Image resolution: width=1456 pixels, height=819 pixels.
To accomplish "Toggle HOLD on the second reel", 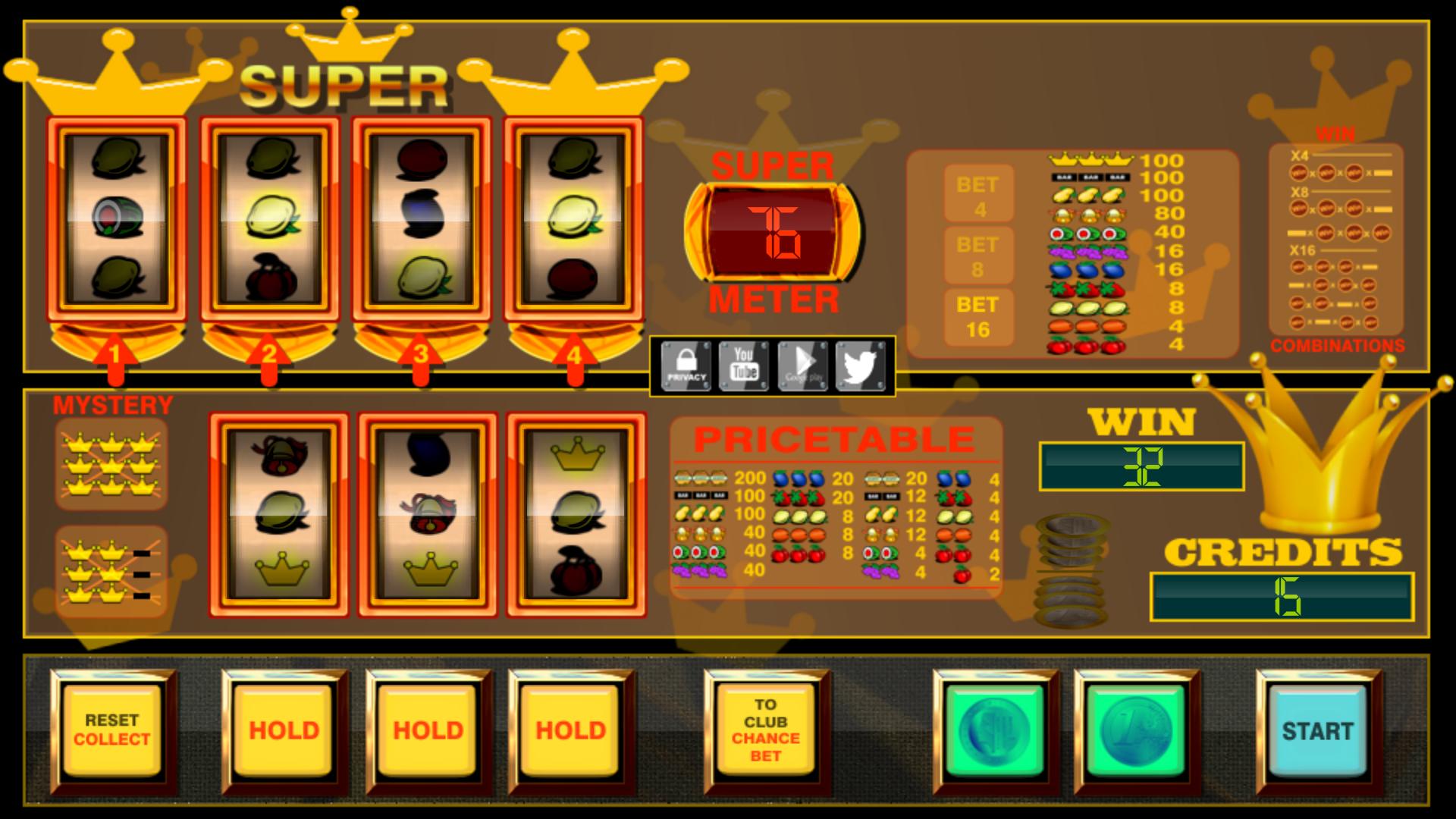I will pos(285,730).
